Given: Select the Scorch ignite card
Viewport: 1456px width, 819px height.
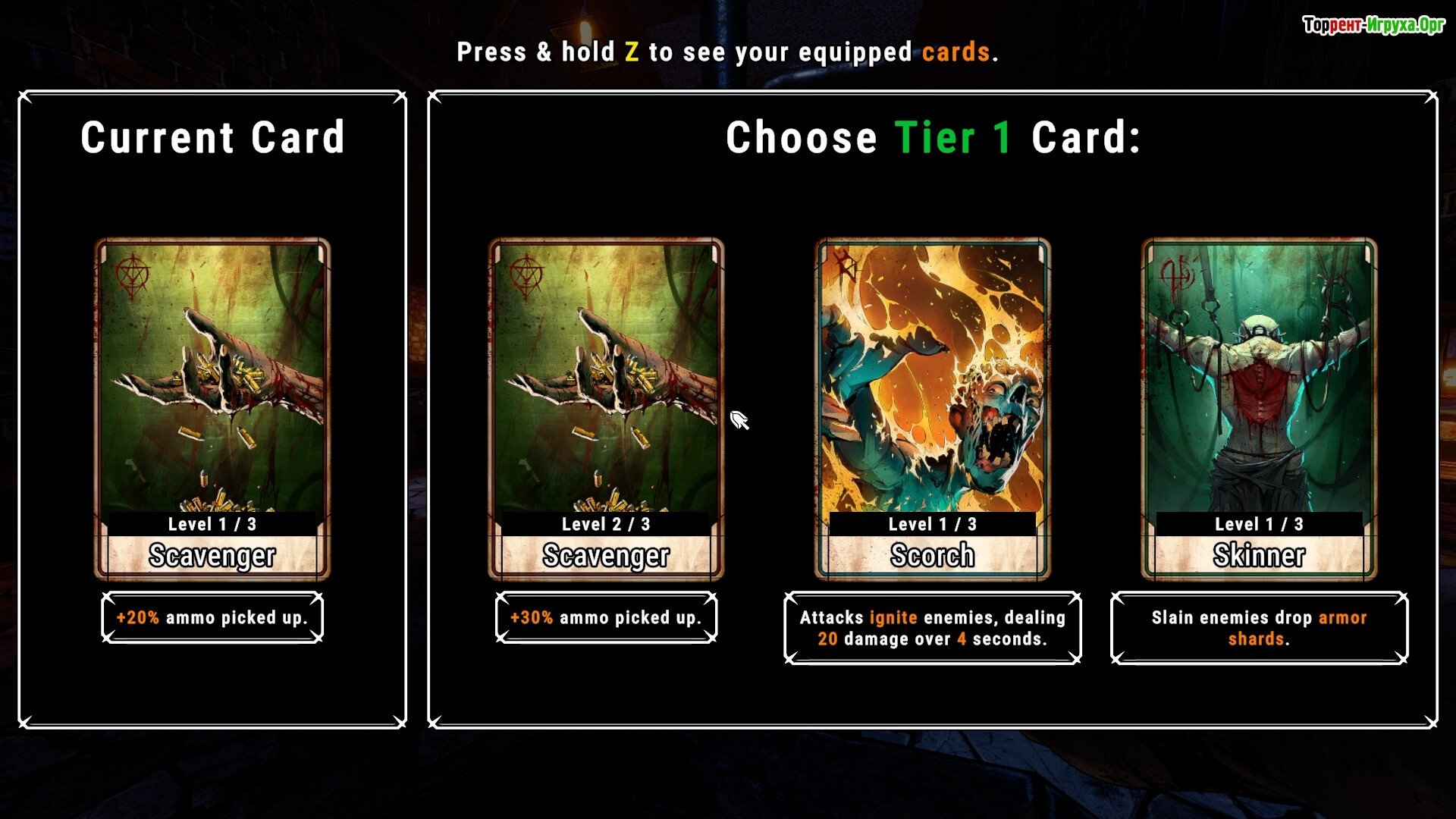Looking at the screenshot, I should [x=932, y=409].
